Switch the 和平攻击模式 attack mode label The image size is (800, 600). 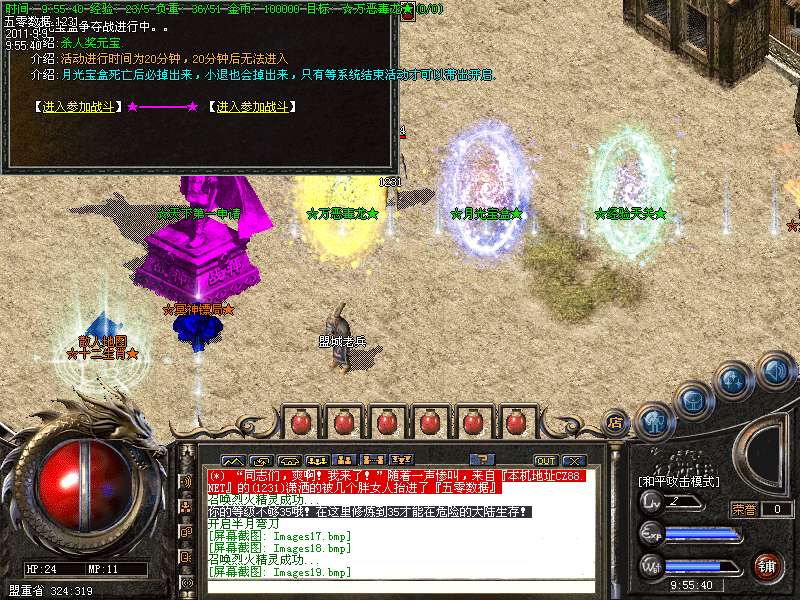pyautogui.click(x=680, y=481)
